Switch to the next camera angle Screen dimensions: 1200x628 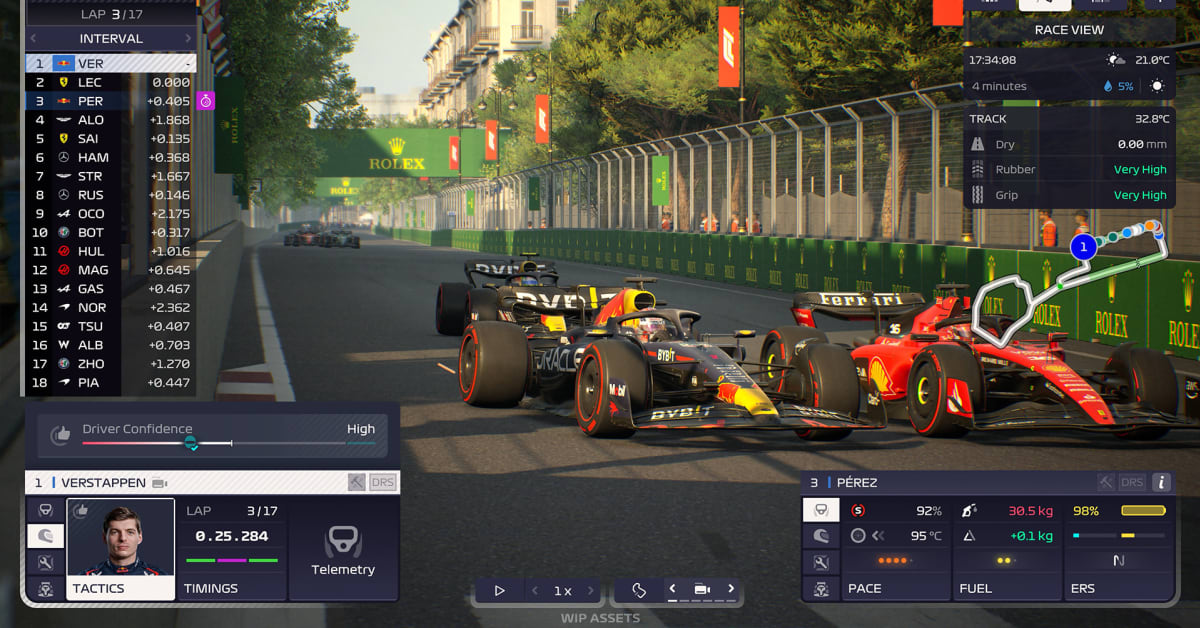coord(731,589)
